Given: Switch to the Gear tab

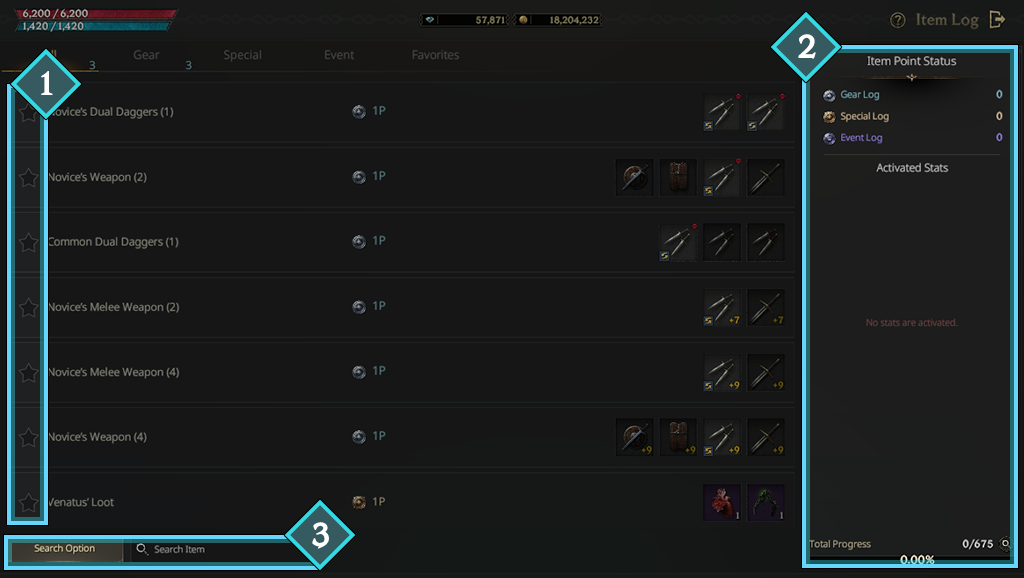Looking at the screenshot, I should click(x=146, y=55).
